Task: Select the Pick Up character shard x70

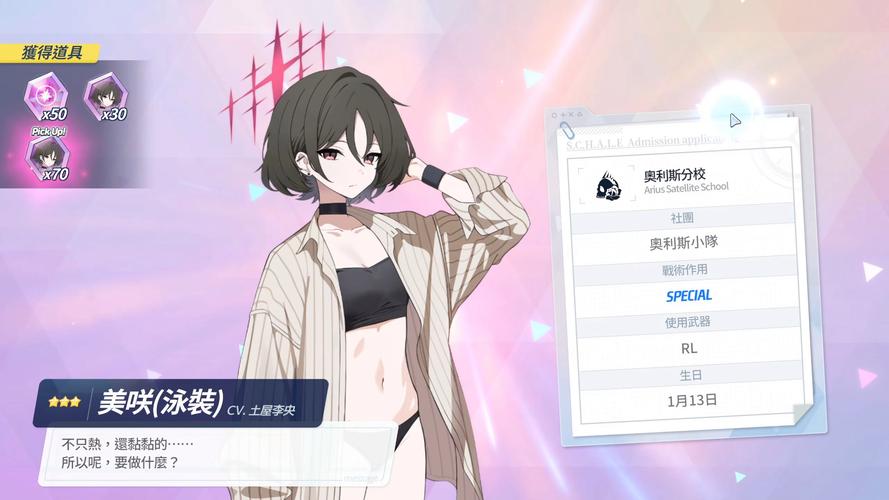Action: [x=48, y=157]
